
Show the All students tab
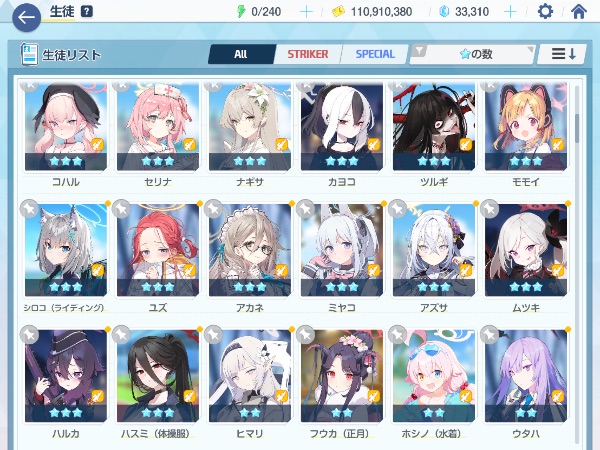point(240,54)
